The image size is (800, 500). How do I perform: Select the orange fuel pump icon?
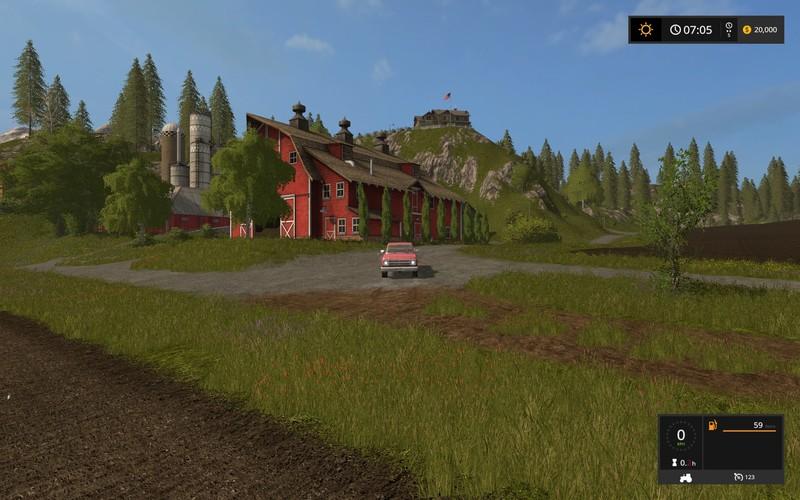pos(711,428)
